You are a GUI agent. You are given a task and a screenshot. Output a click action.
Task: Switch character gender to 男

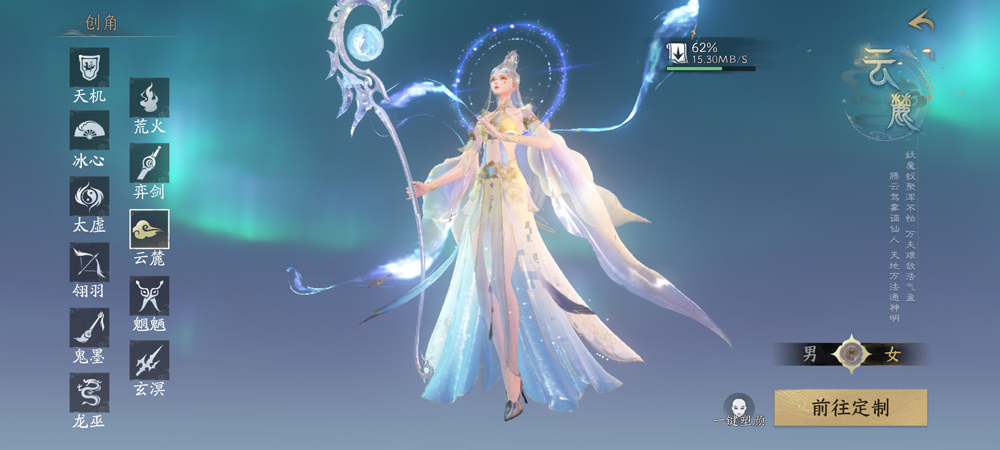[811, 354]
